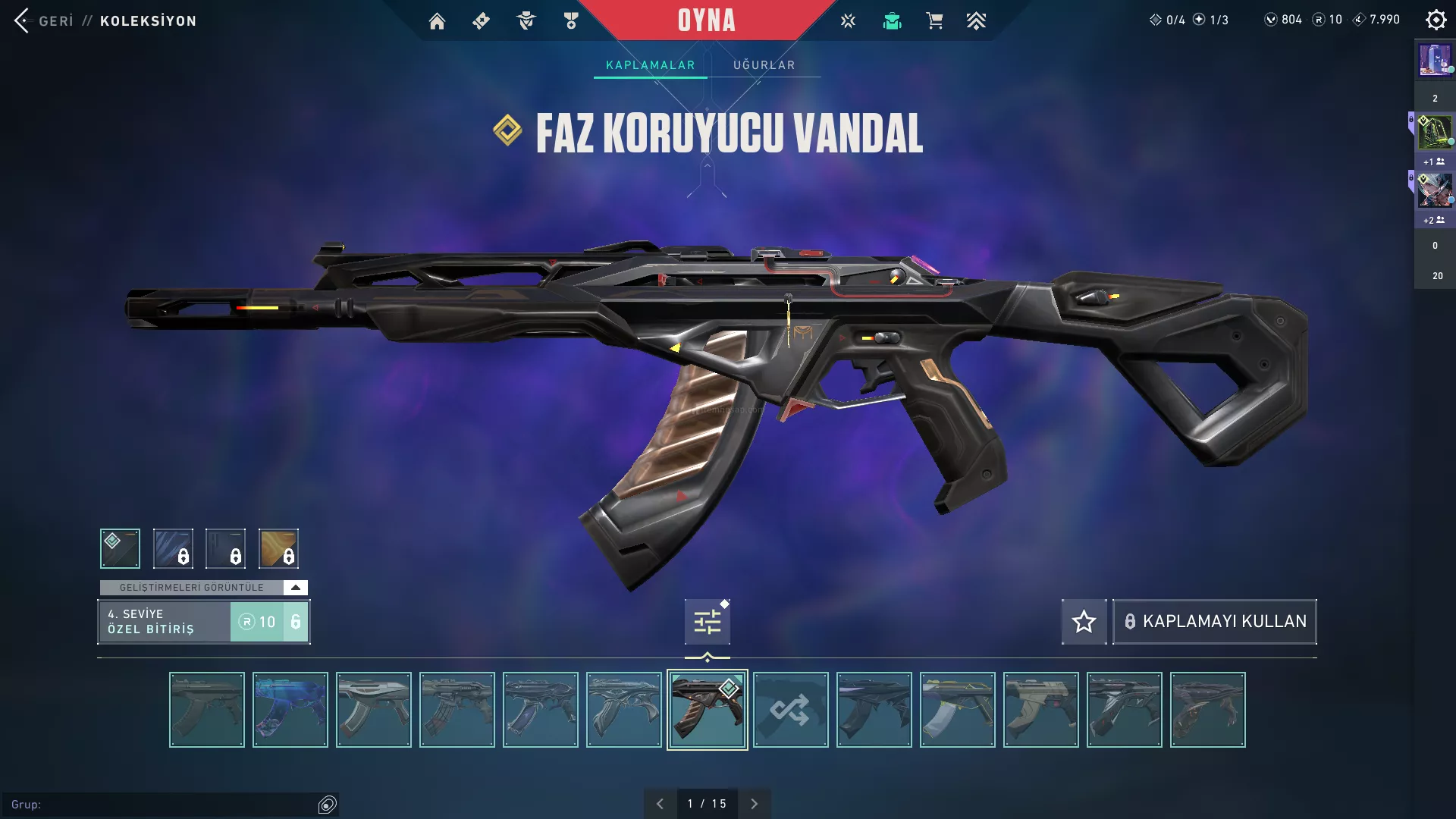Select the random shuffle skin tile
The image size is (1456, 819).
[x=790, y=710]
